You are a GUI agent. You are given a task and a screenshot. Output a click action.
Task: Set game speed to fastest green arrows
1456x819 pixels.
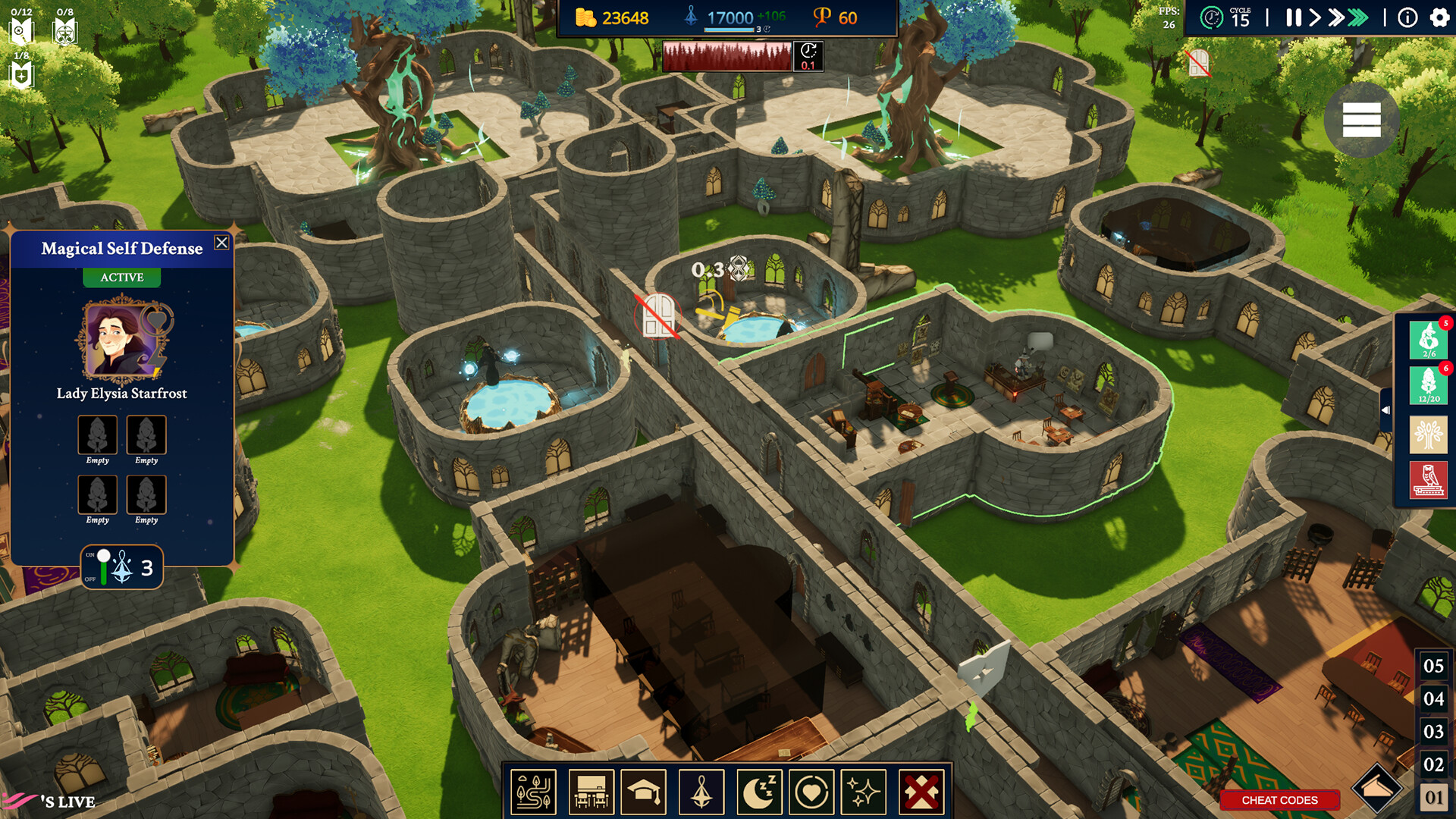click(x=1358, y=17)
